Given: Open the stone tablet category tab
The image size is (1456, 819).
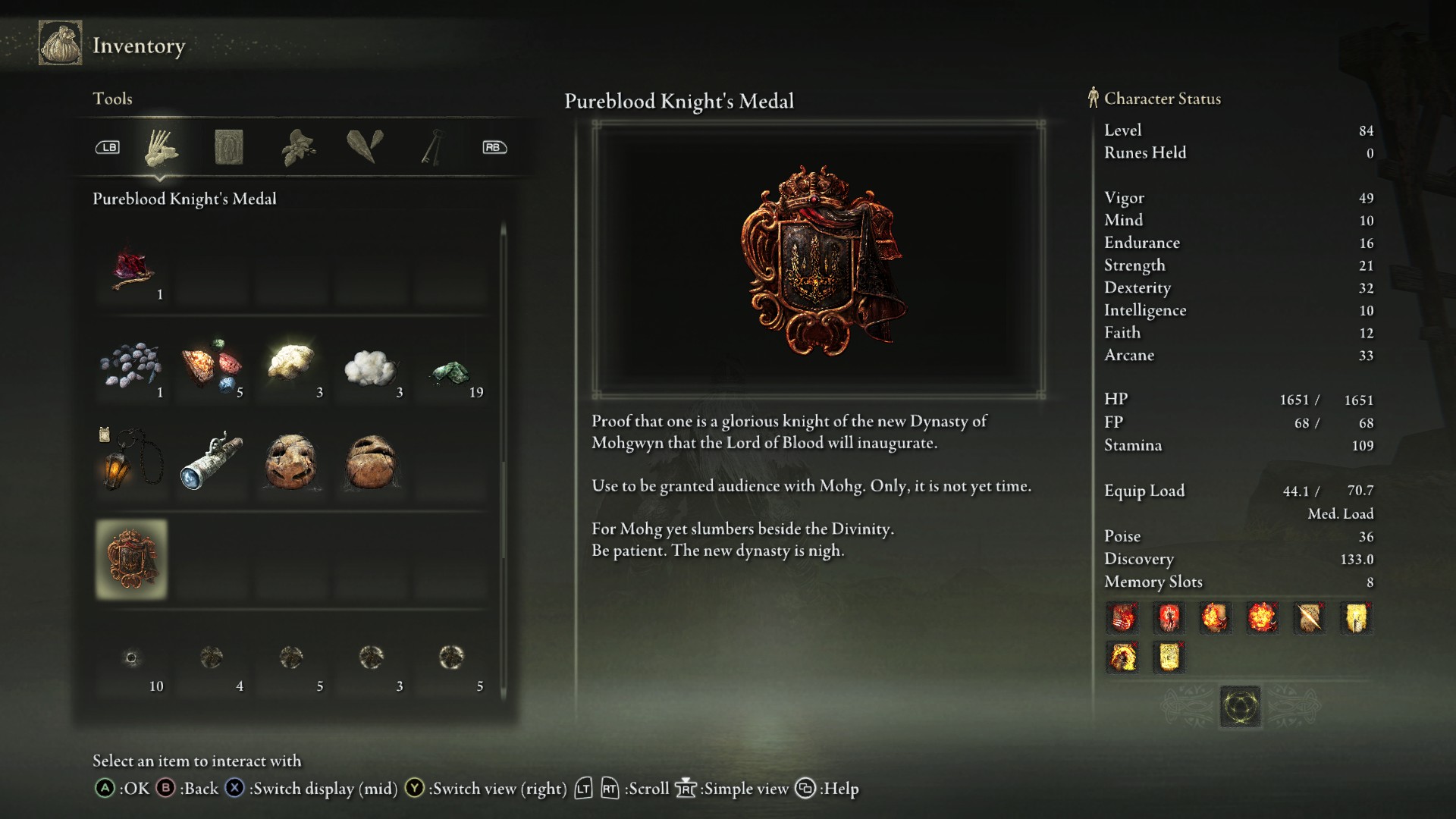Looking at the screenshot, I should (228, 147).
